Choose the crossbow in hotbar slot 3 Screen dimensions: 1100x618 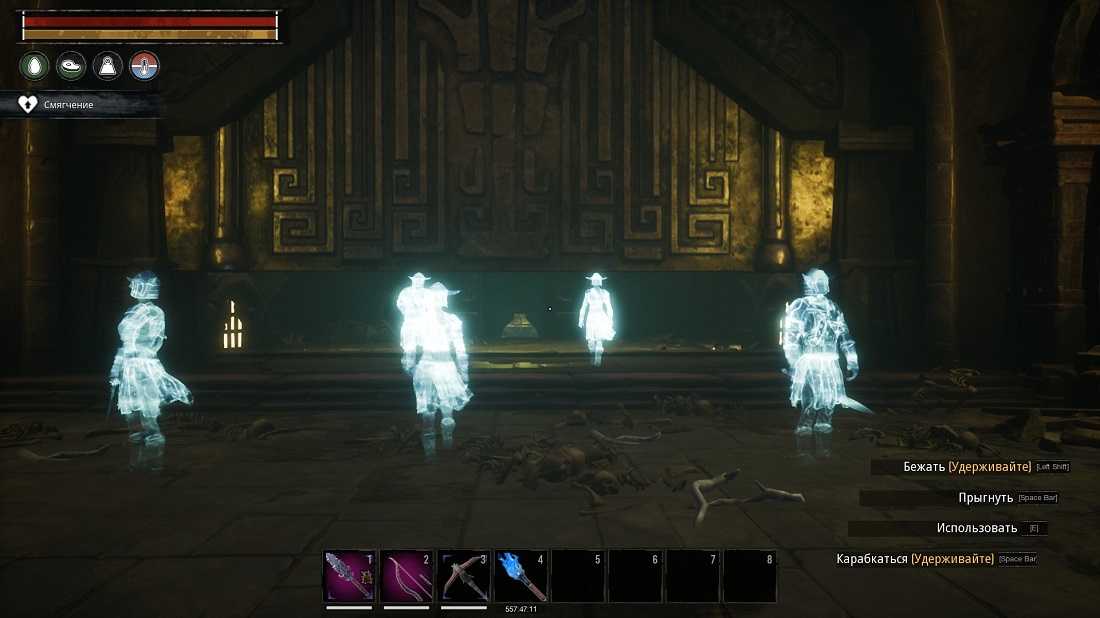coord(463,576)
